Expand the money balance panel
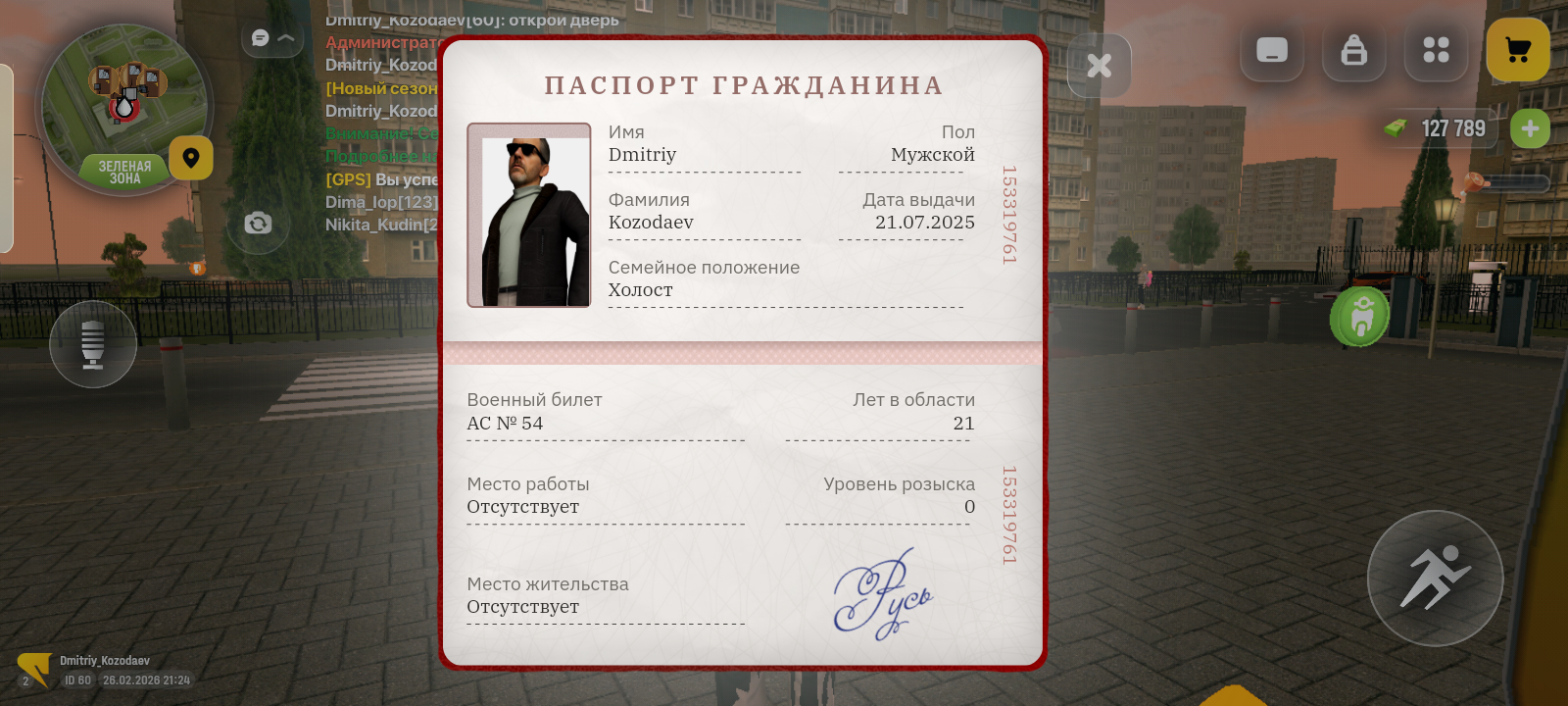Screen dimensions: 1568x706 tap(1530, 127)
